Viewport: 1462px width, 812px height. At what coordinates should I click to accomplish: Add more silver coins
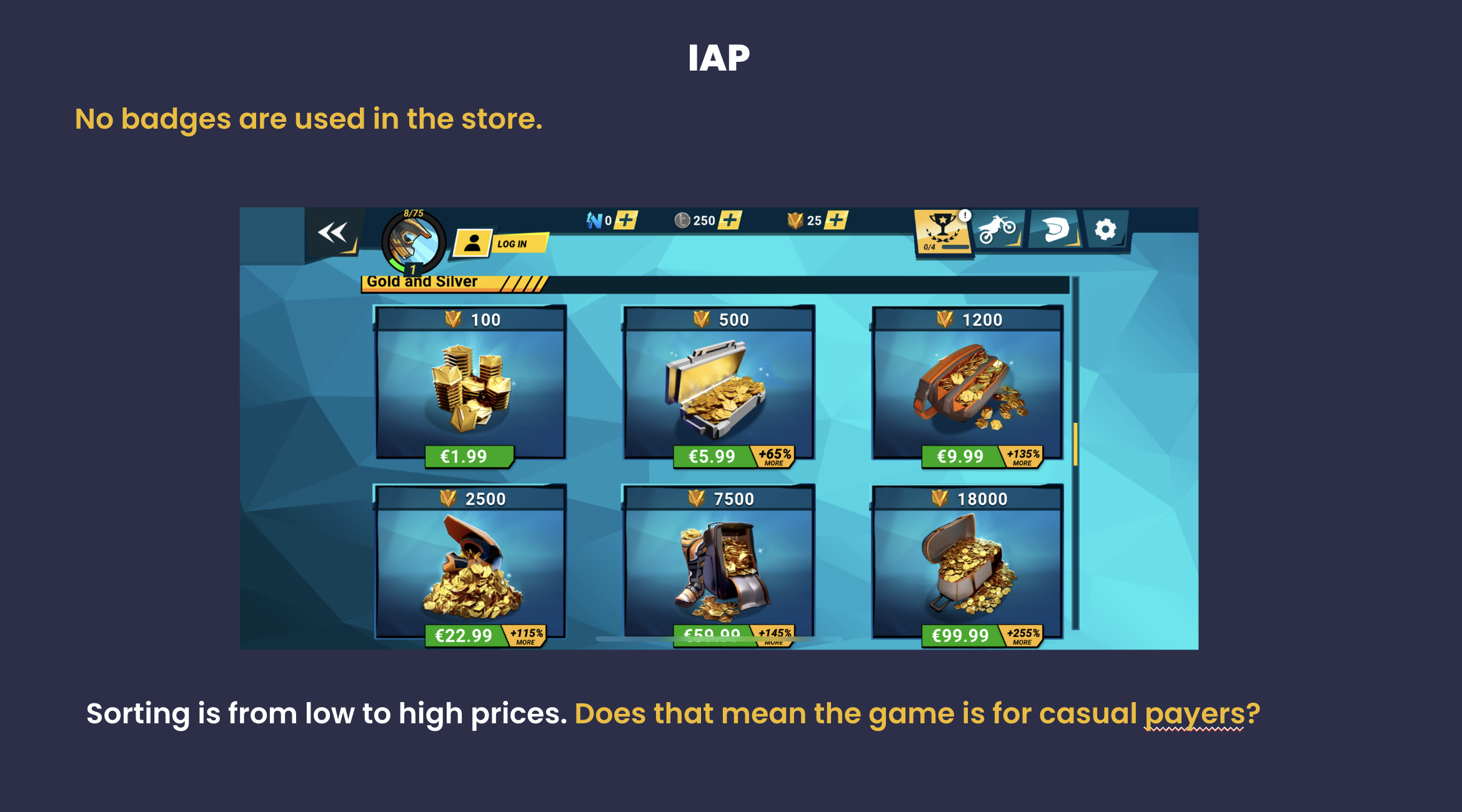(x=730, y=220)
